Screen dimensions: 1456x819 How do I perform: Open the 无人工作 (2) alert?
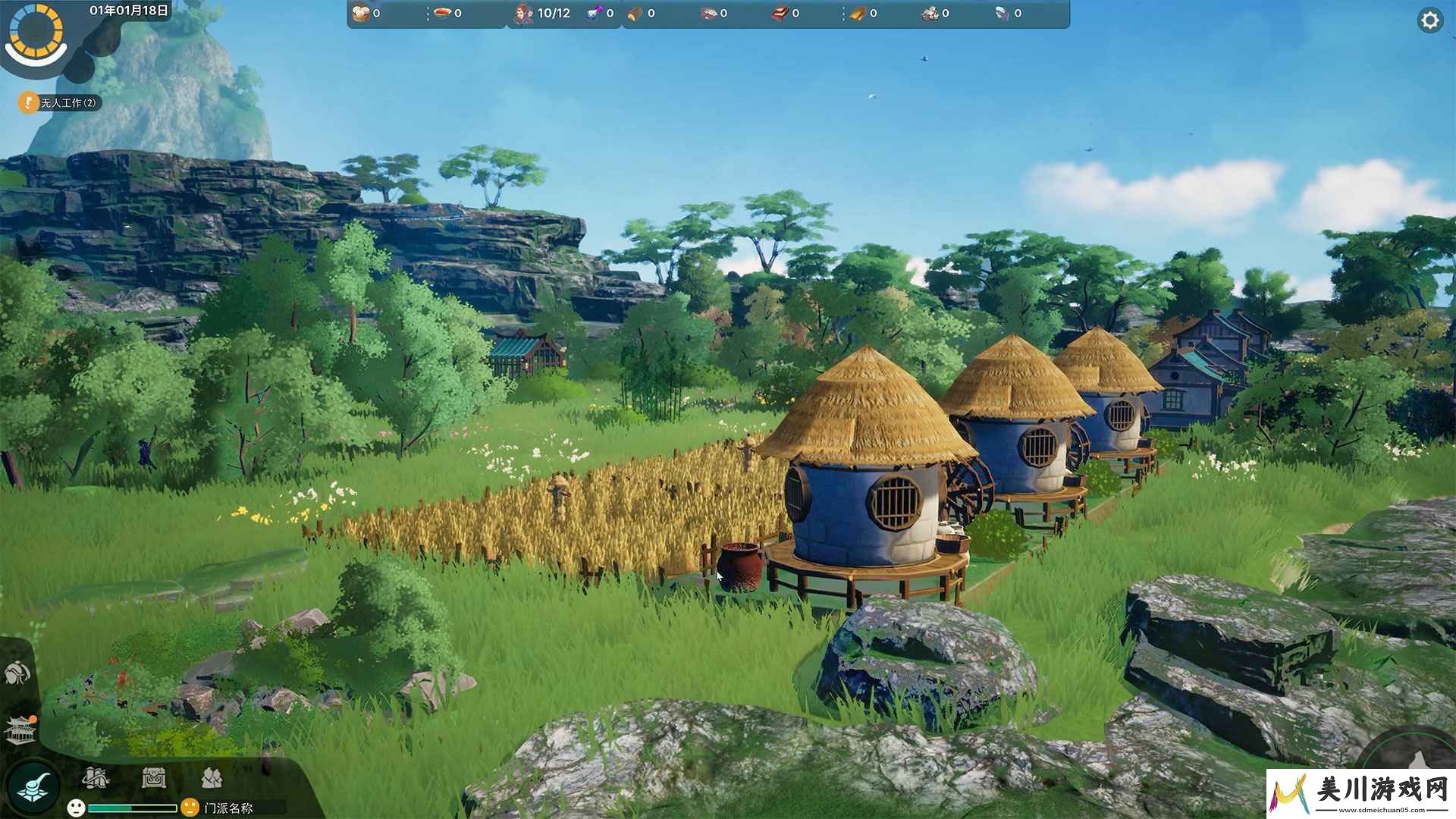[61, 102]
